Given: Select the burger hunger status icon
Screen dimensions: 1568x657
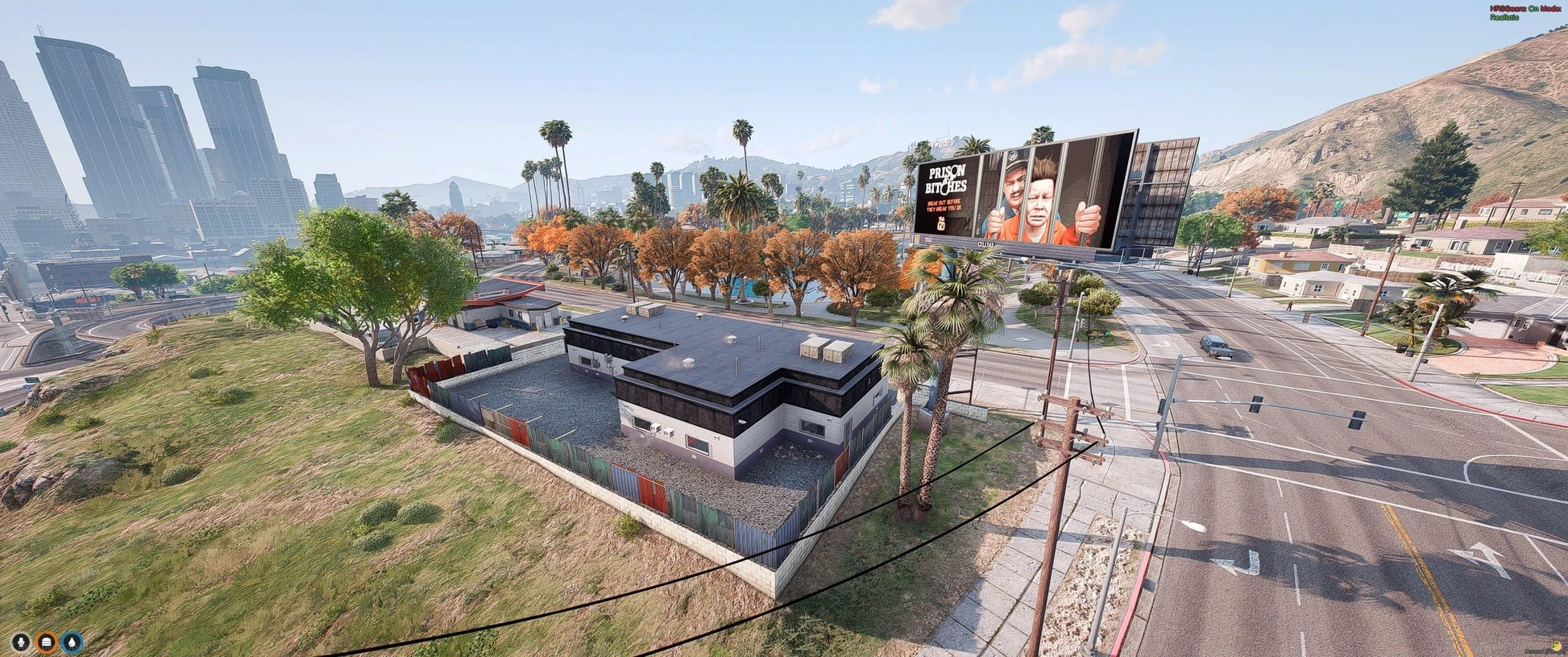Looking at the screenshot, I should tap(47, 642).
